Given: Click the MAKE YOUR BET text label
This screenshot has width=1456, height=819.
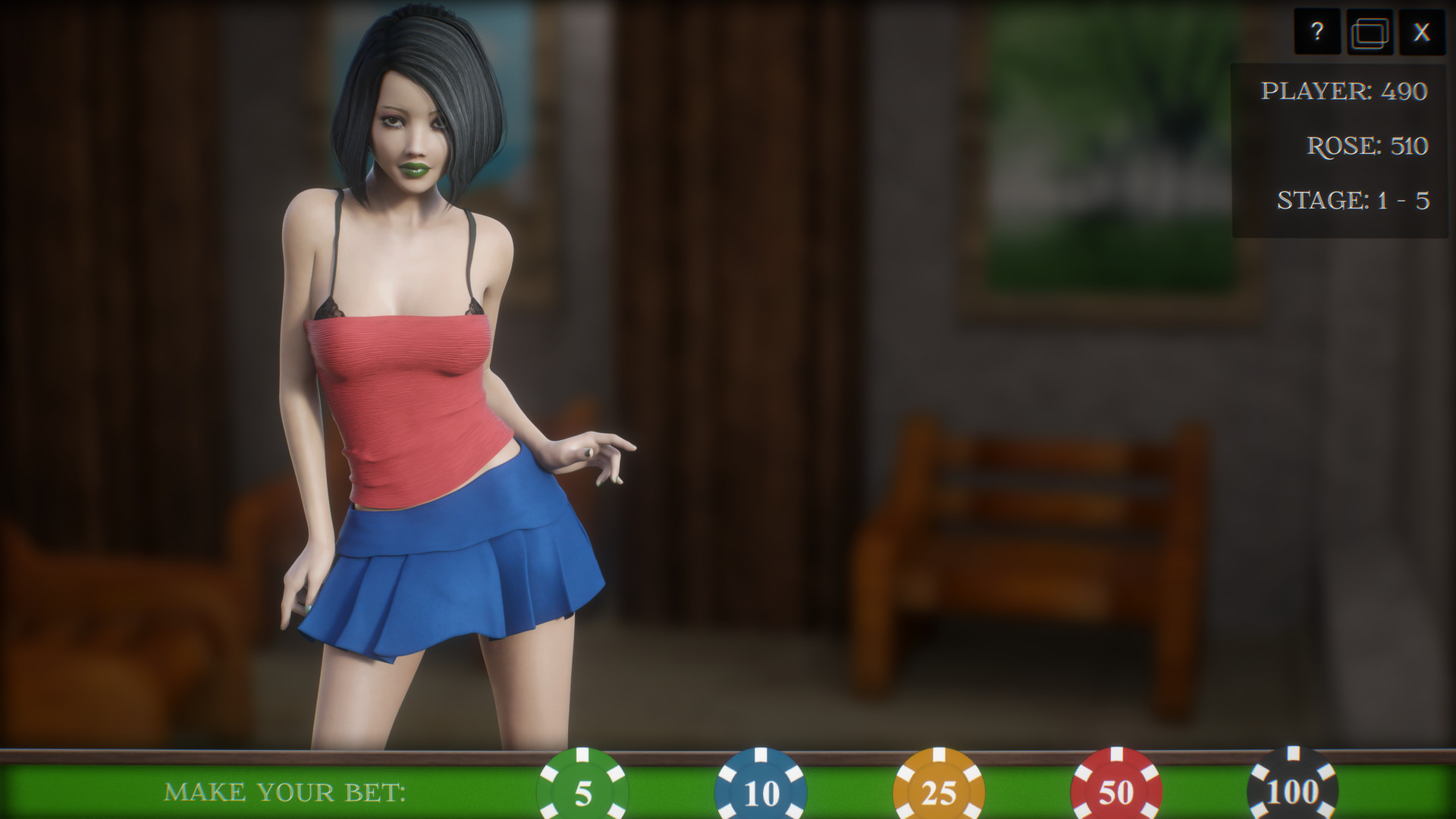Looking at the screenshot, I should coord(287,793).
